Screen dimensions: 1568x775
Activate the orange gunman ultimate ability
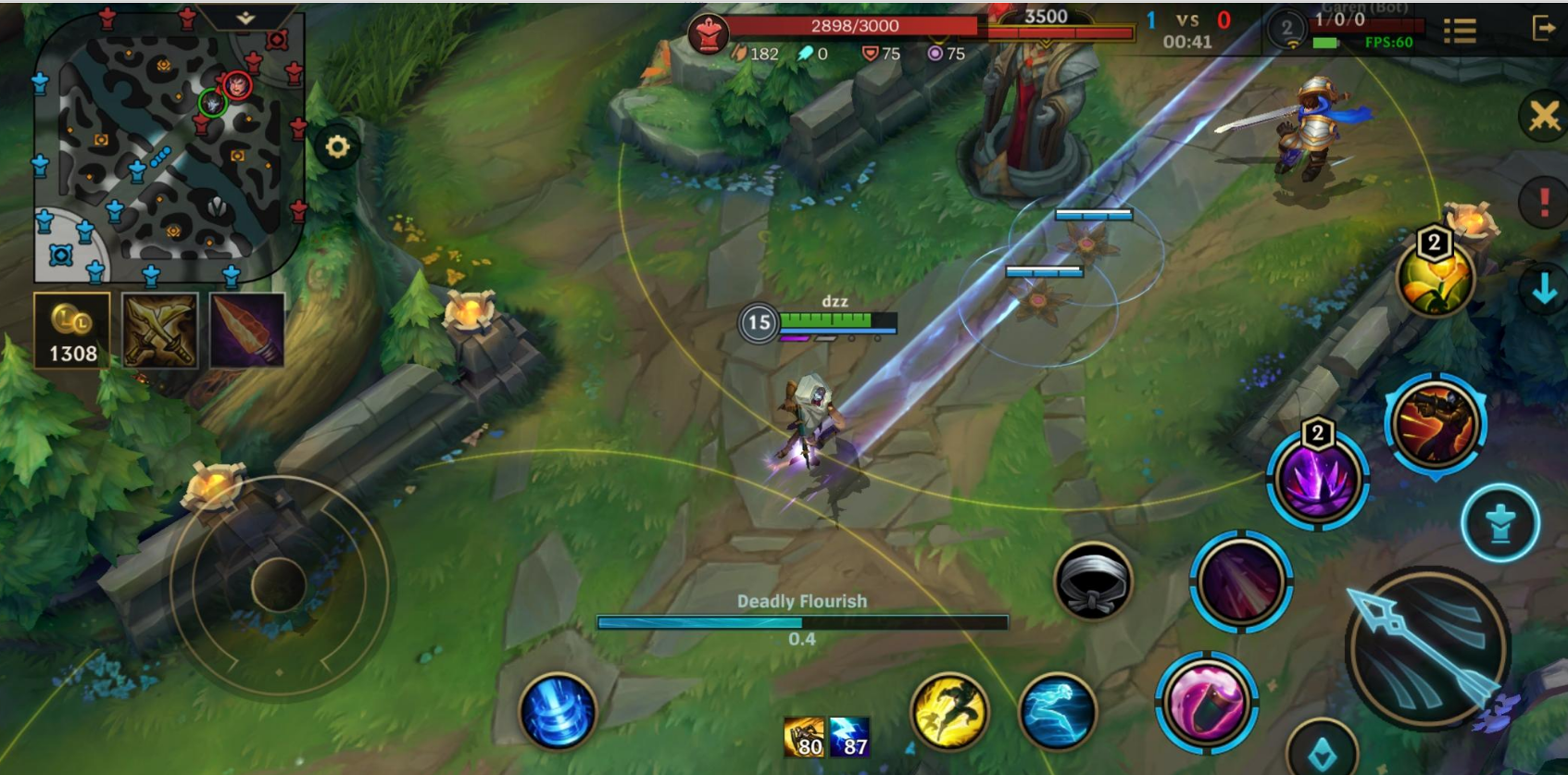tap(1436, 424)
